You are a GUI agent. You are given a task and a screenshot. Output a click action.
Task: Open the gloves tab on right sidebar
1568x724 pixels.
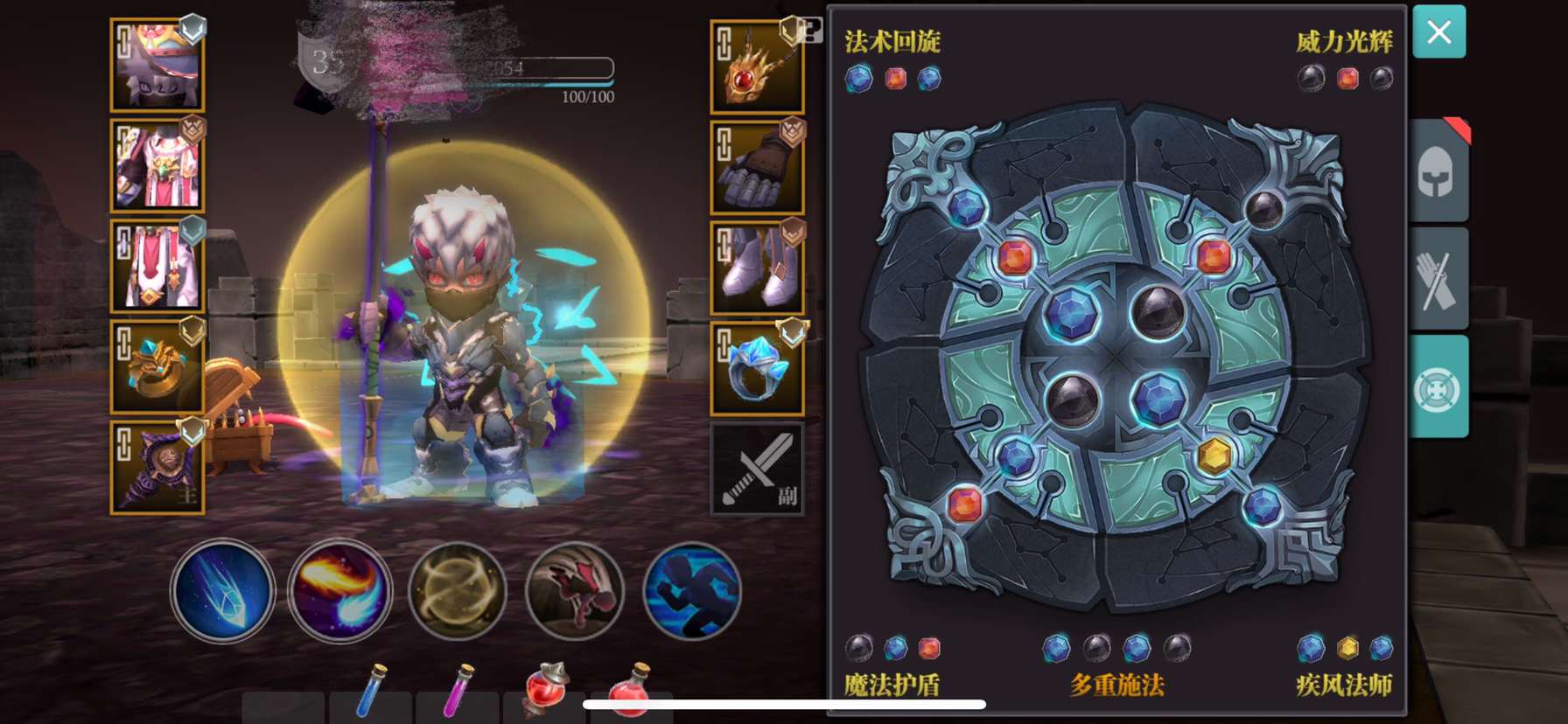point(1439,278)
